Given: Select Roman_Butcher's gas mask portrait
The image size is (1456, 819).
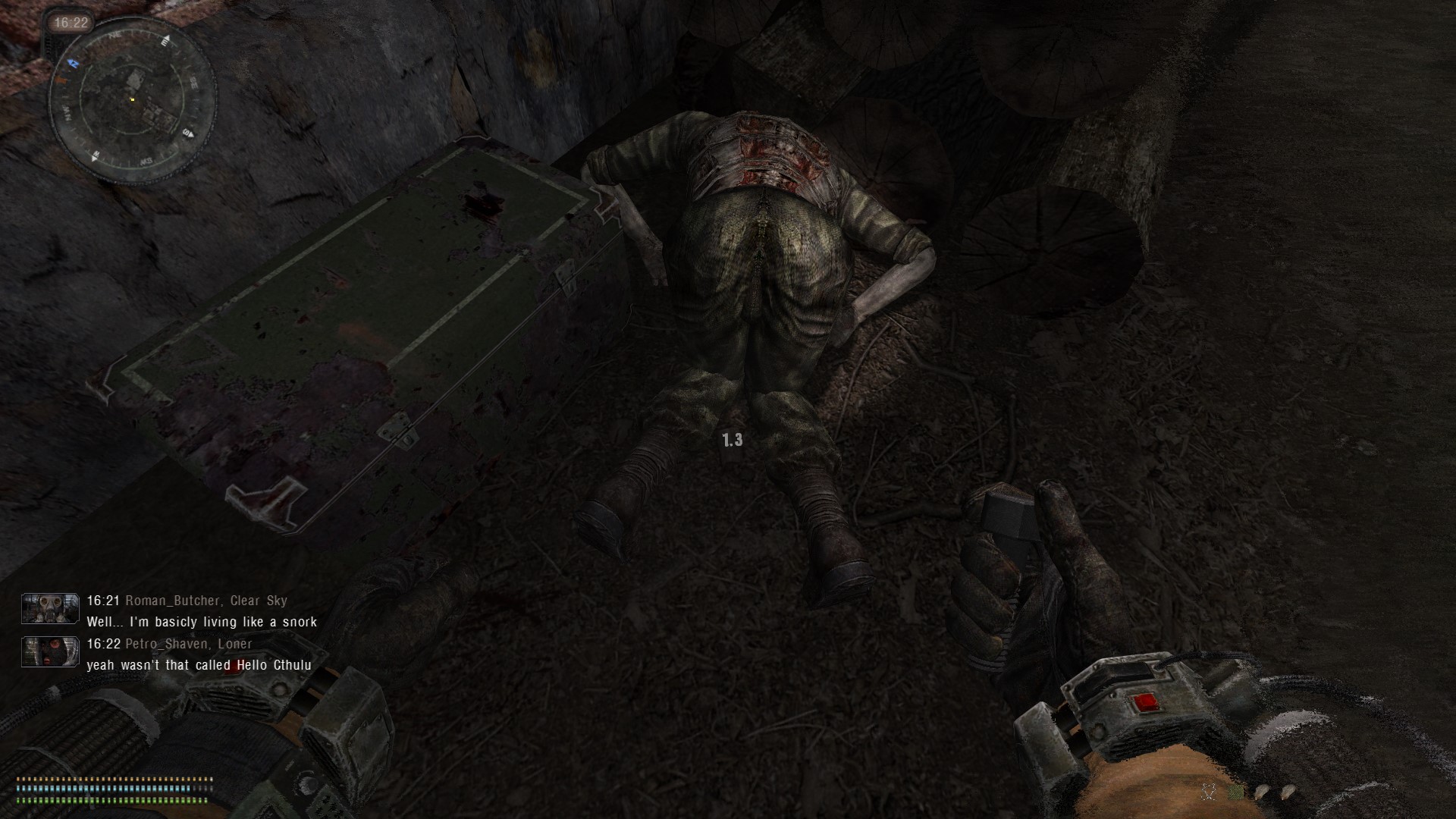Looking at the screenshot, I should [50, 609].
